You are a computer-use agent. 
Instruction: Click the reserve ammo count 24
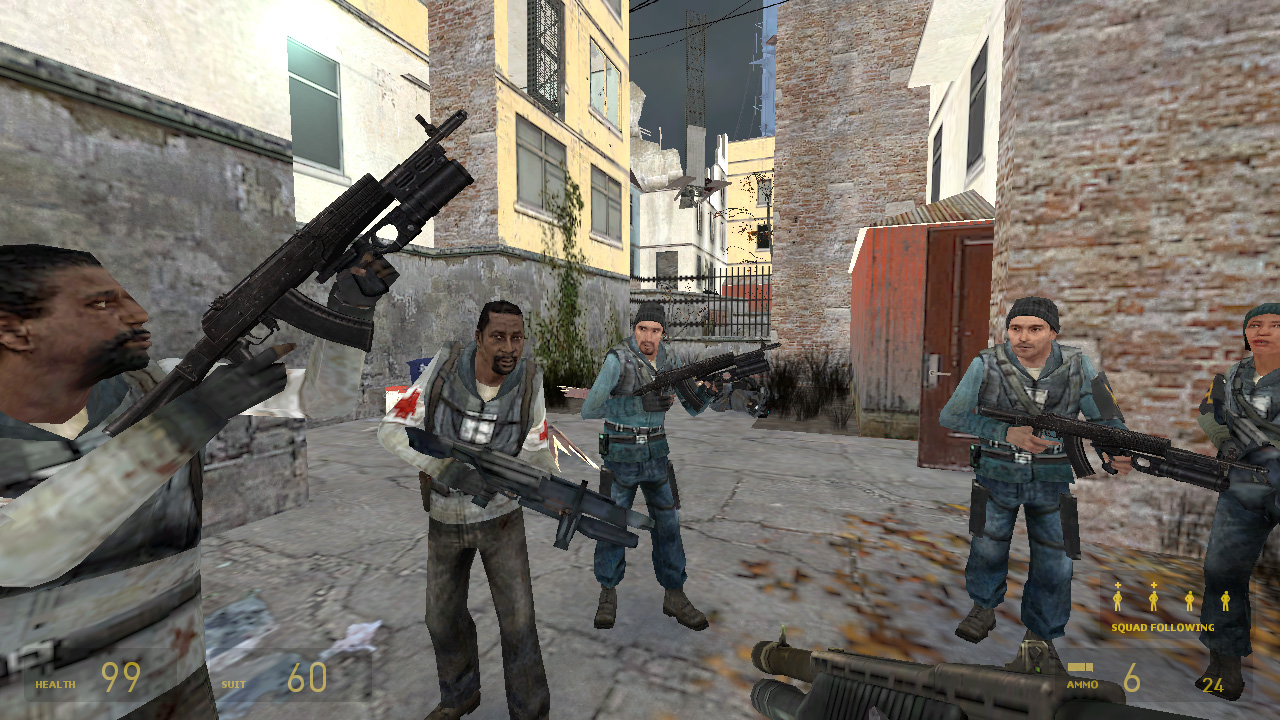(x=1212, y=688)
